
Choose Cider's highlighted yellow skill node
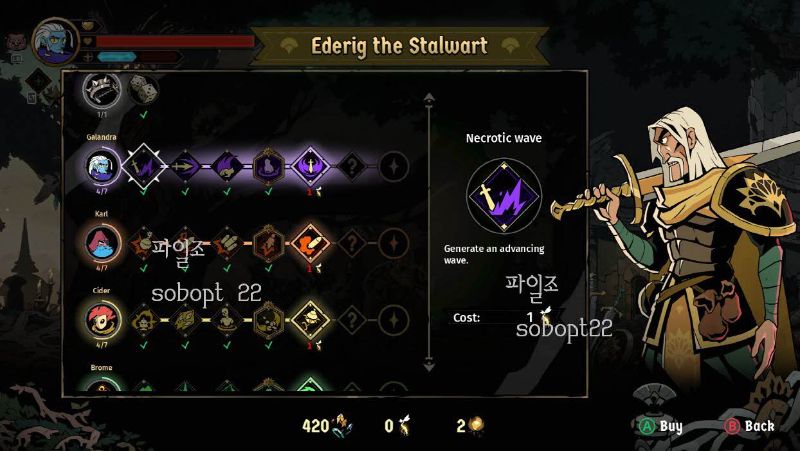(309, 319)
